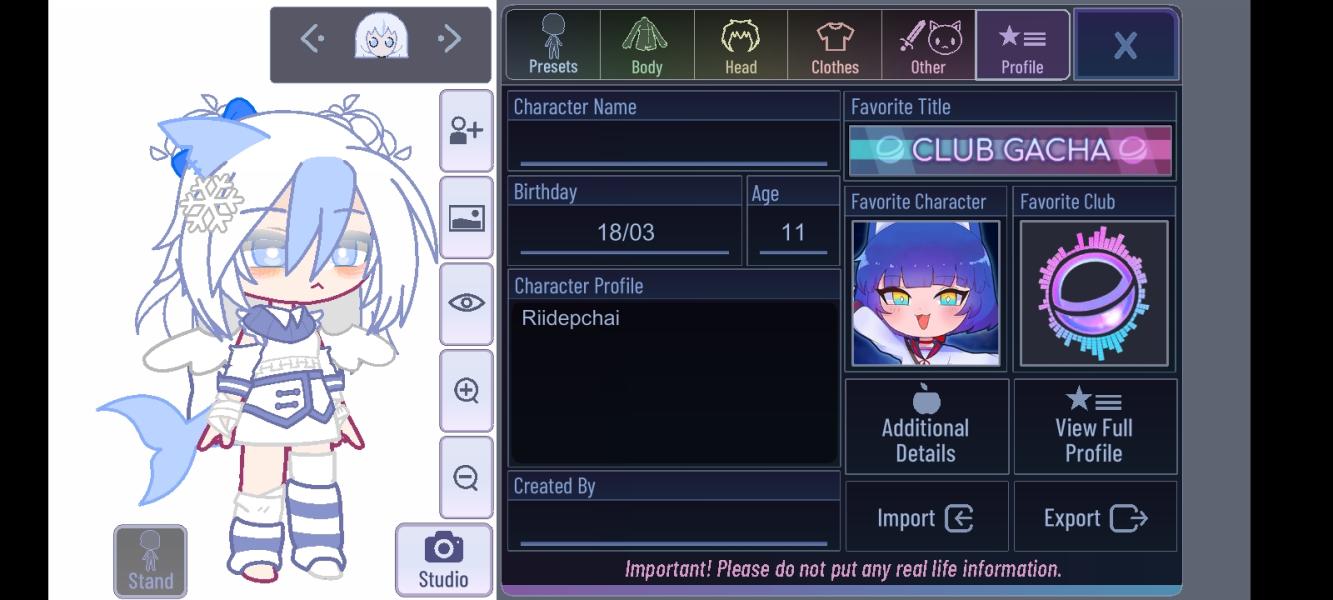The height and width of the screenshot is (600, 1333).
Task: Open the Body tab
Action: 647,45
